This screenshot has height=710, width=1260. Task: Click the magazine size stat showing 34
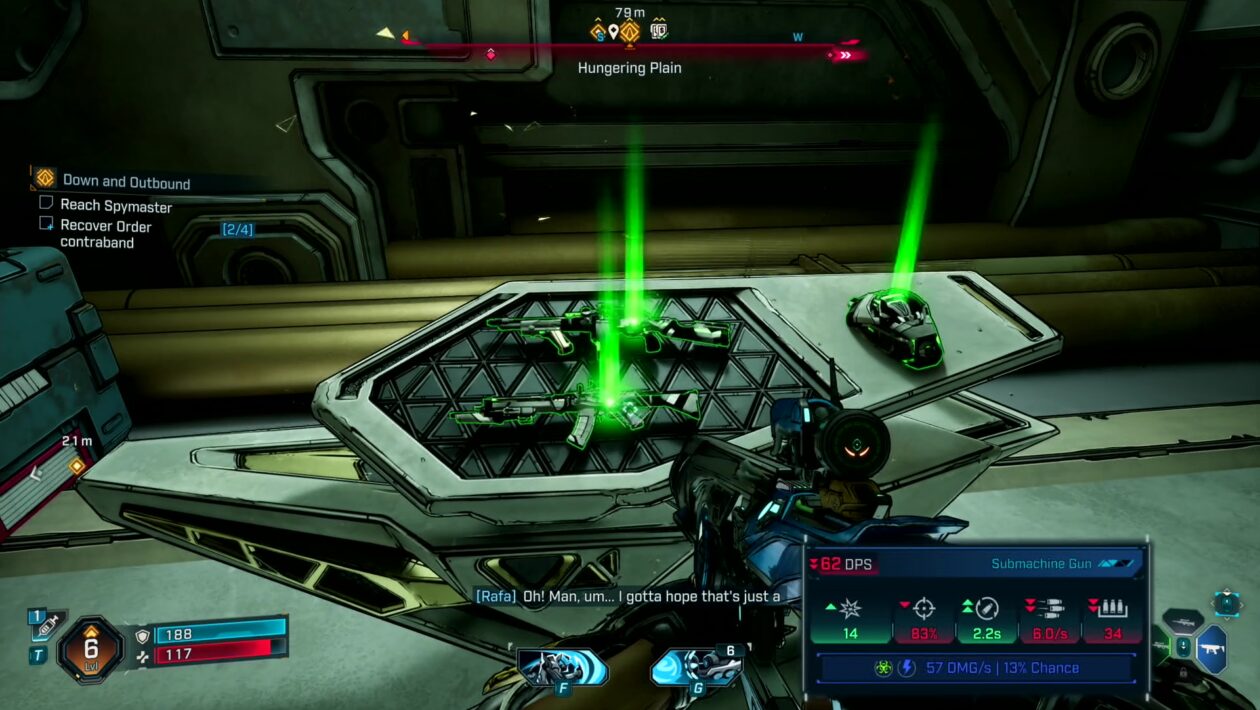pyautogui.click(x=1112, y=619)
